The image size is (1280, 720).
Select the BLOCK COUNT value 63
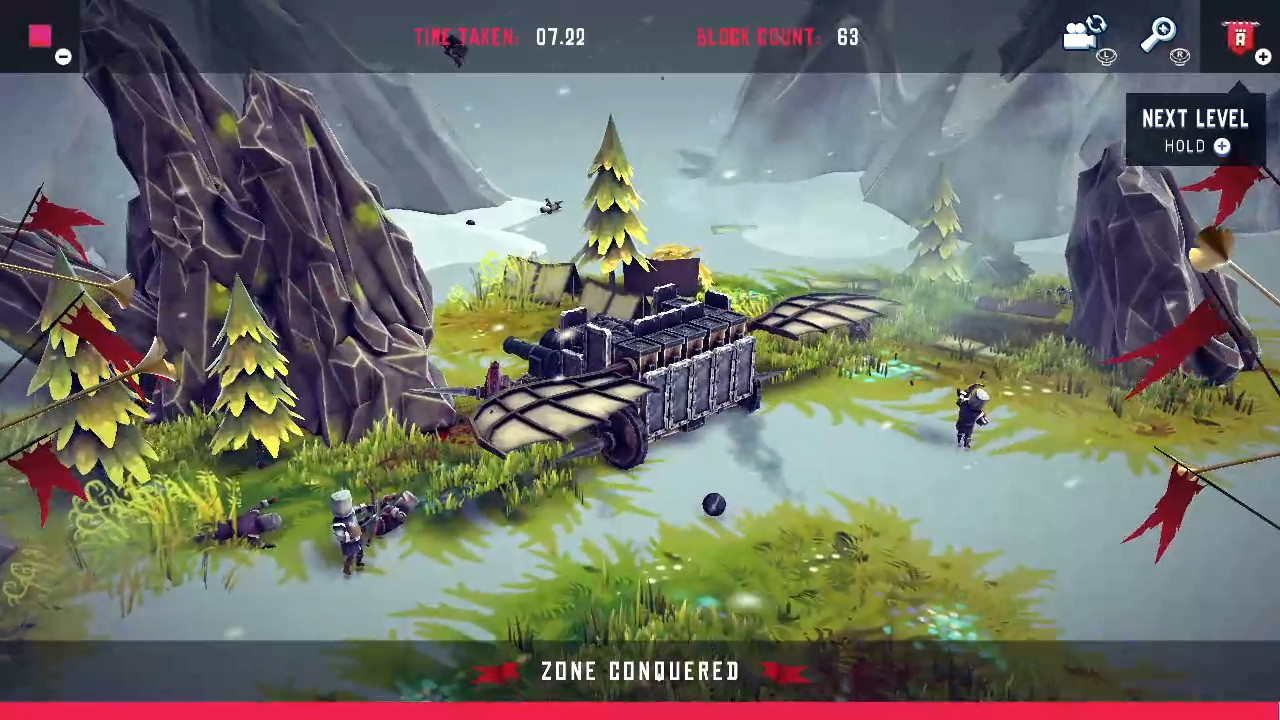(847, 37)
